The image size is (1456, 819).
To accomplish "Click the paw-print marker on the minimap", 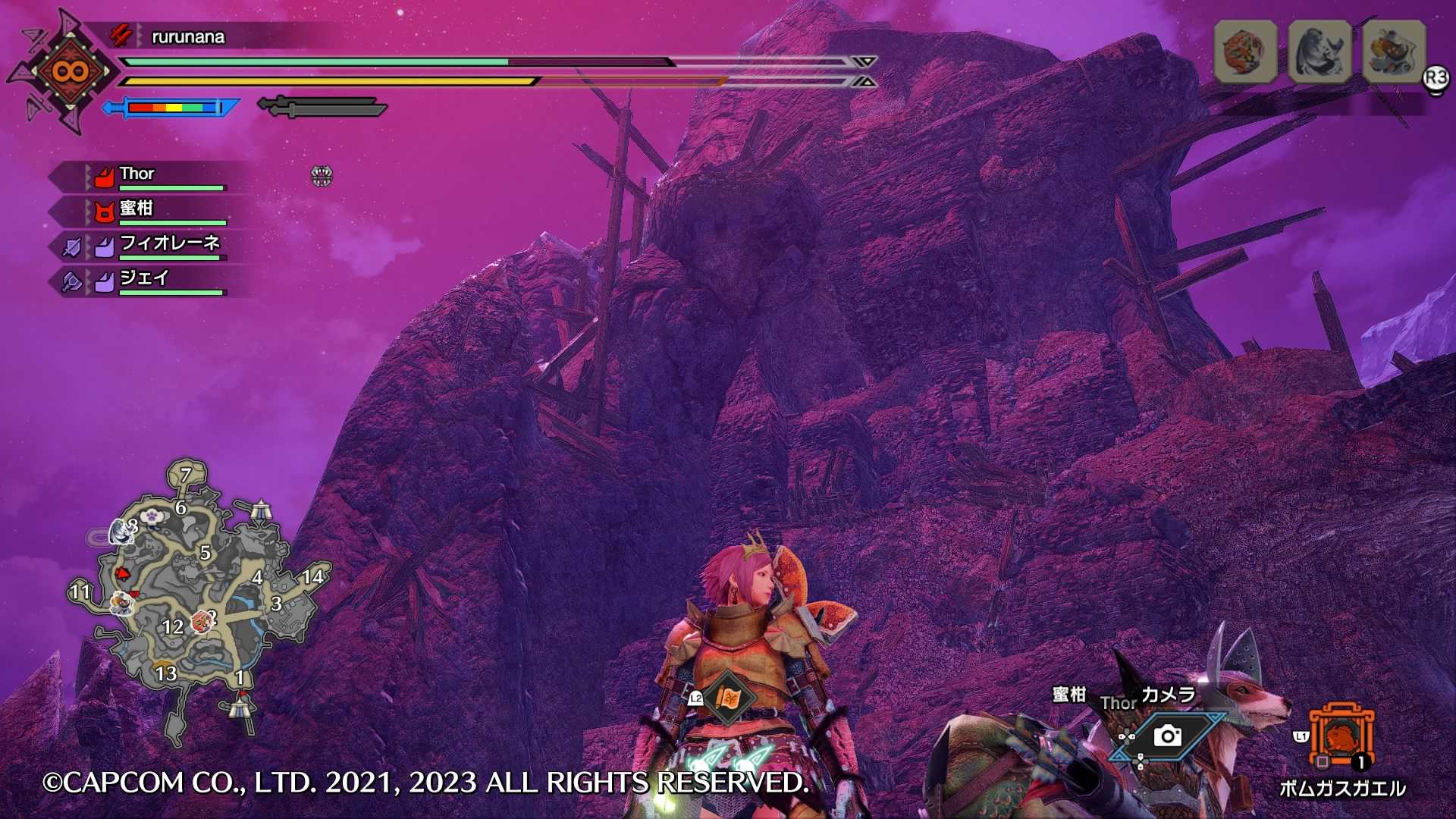I will (153, 516).
